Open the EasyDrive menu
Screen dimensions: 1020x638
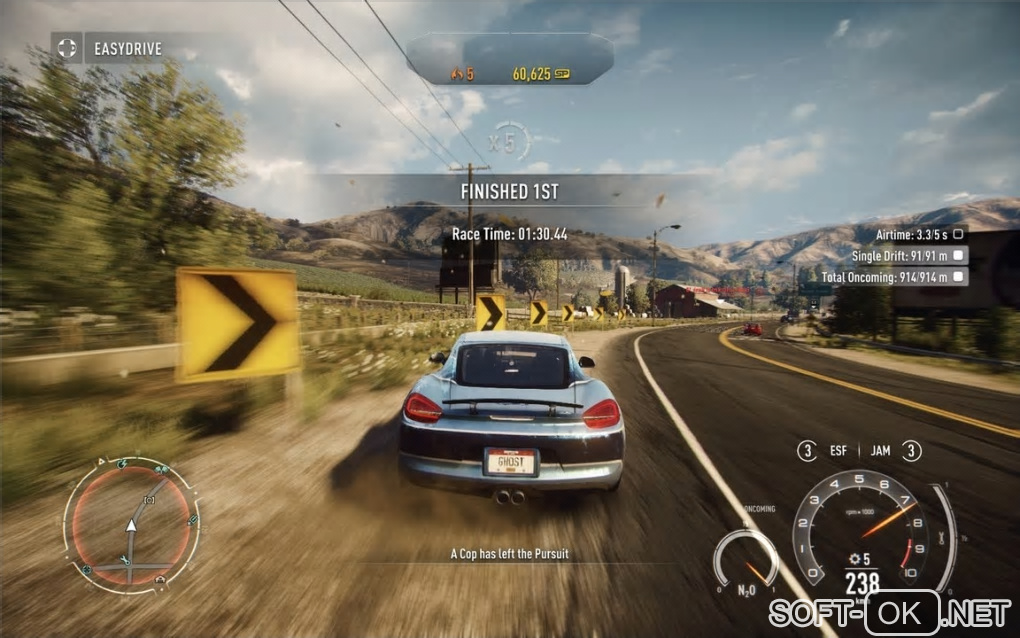coord(111,47)
